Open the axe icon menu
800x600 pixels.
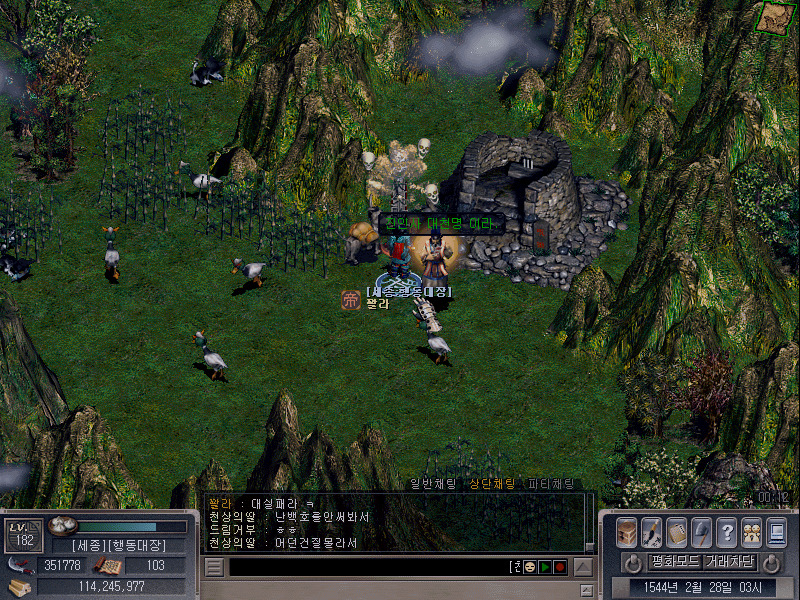pos(701,531)
